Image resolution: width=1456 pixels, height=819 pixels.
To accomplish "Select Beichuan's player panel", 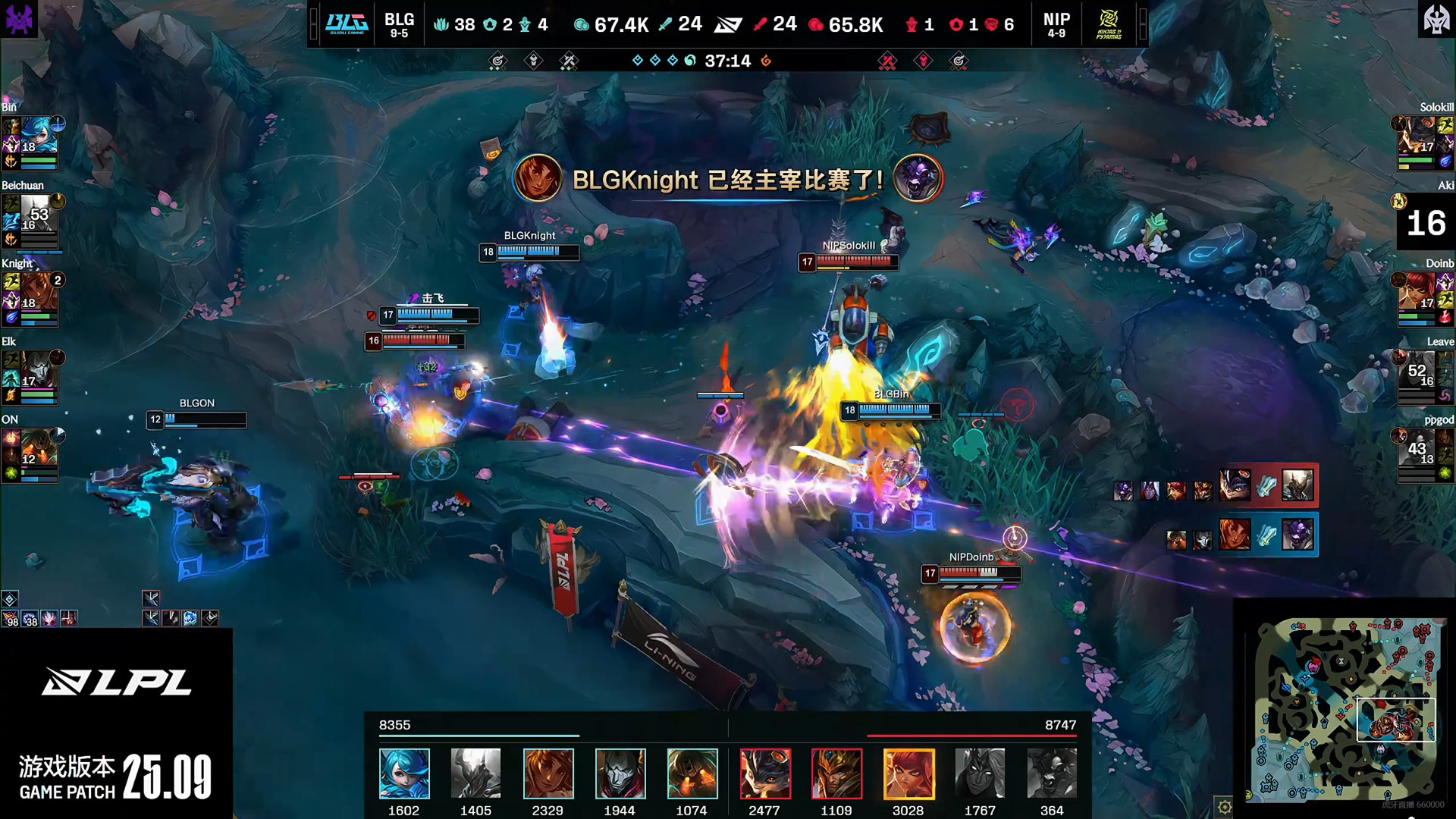I will (32, 221).
